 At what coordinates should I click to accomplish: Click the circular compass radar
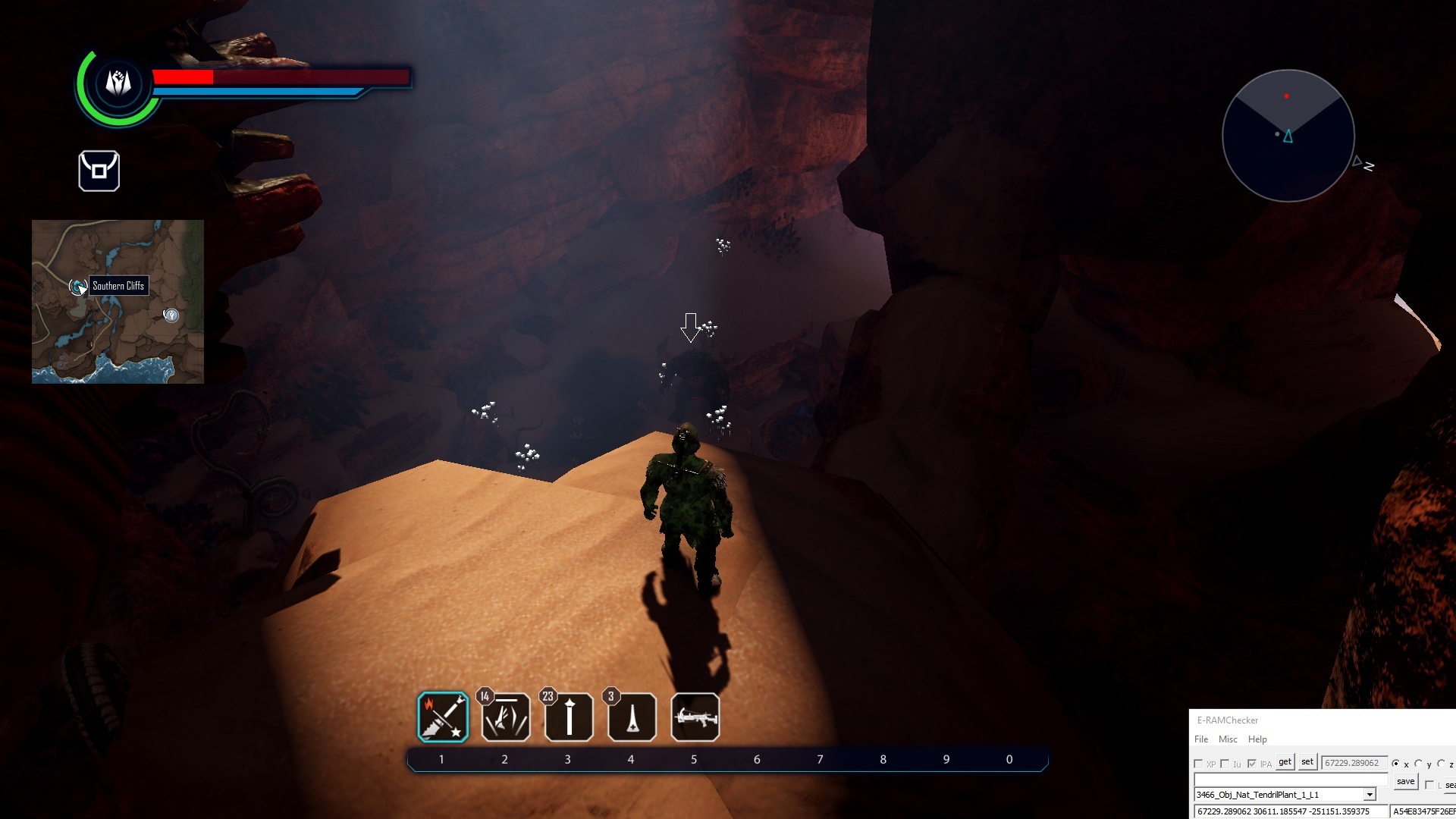click(1288, 136)
